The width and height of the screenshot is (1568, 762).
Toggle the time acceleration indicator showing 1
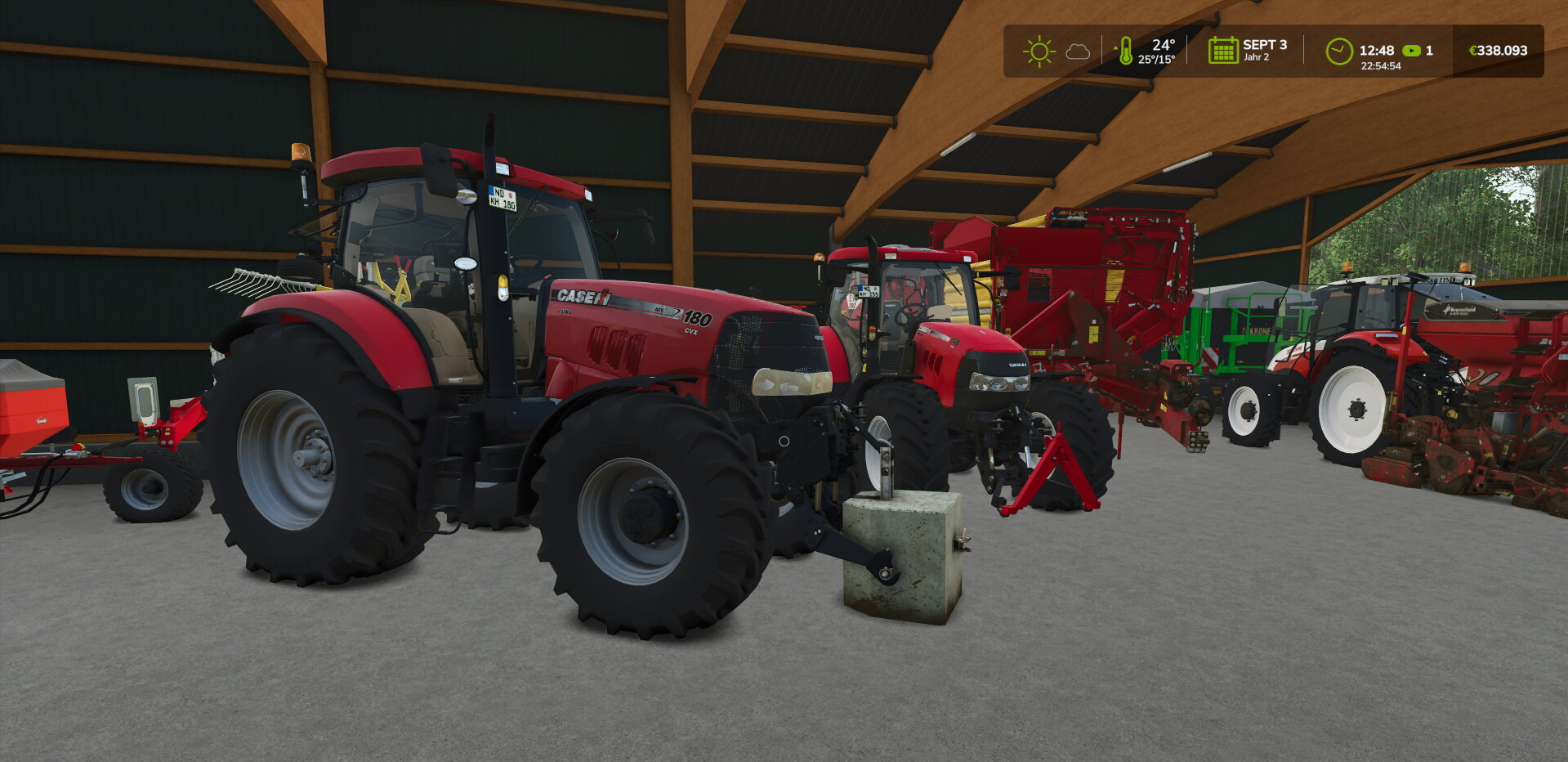(x=1428, y=50)
